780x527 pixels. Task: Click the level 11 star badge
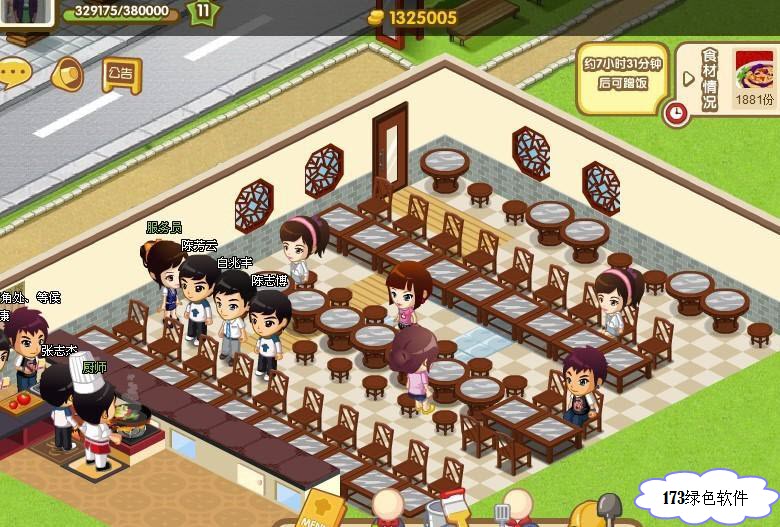[x=204, y=12]
